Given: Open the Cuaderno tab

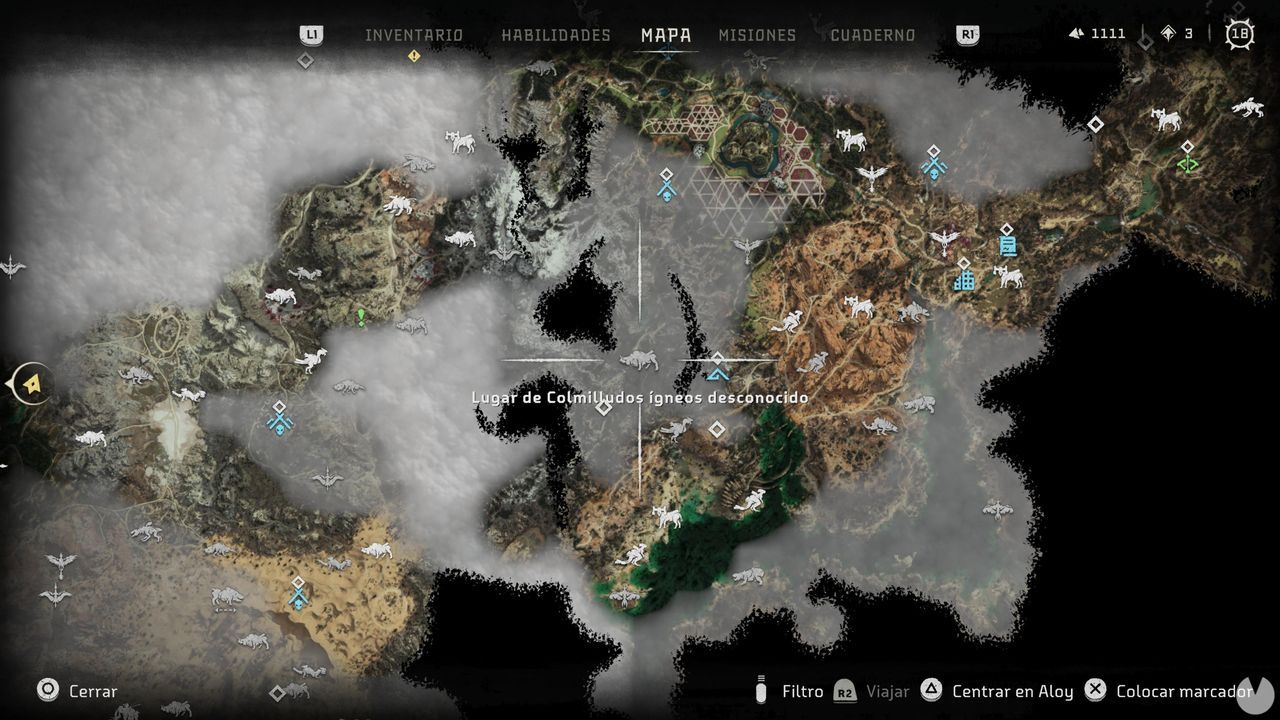Looking at the screenshot, I should click(872, 35).
